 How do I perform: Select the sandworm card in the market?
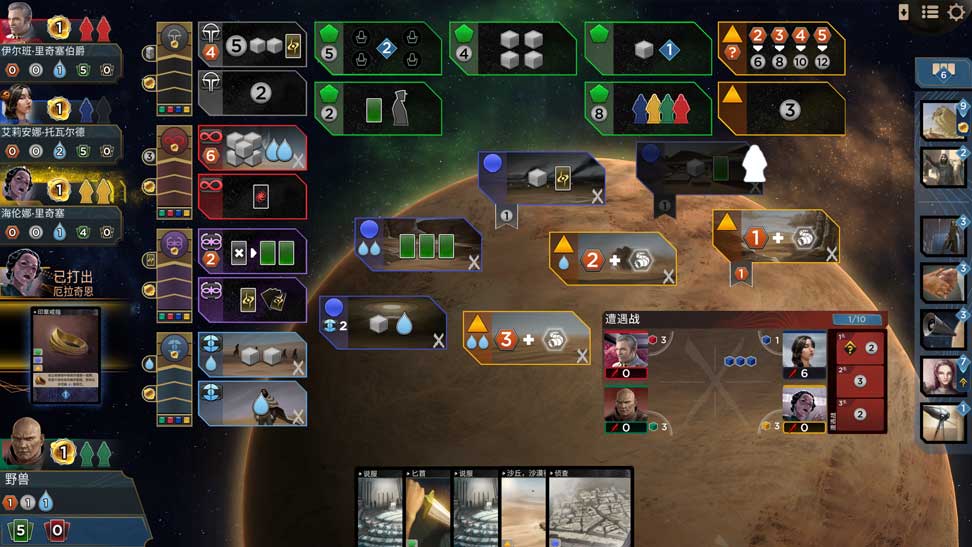pyautogui.click(x=942, y=121)
